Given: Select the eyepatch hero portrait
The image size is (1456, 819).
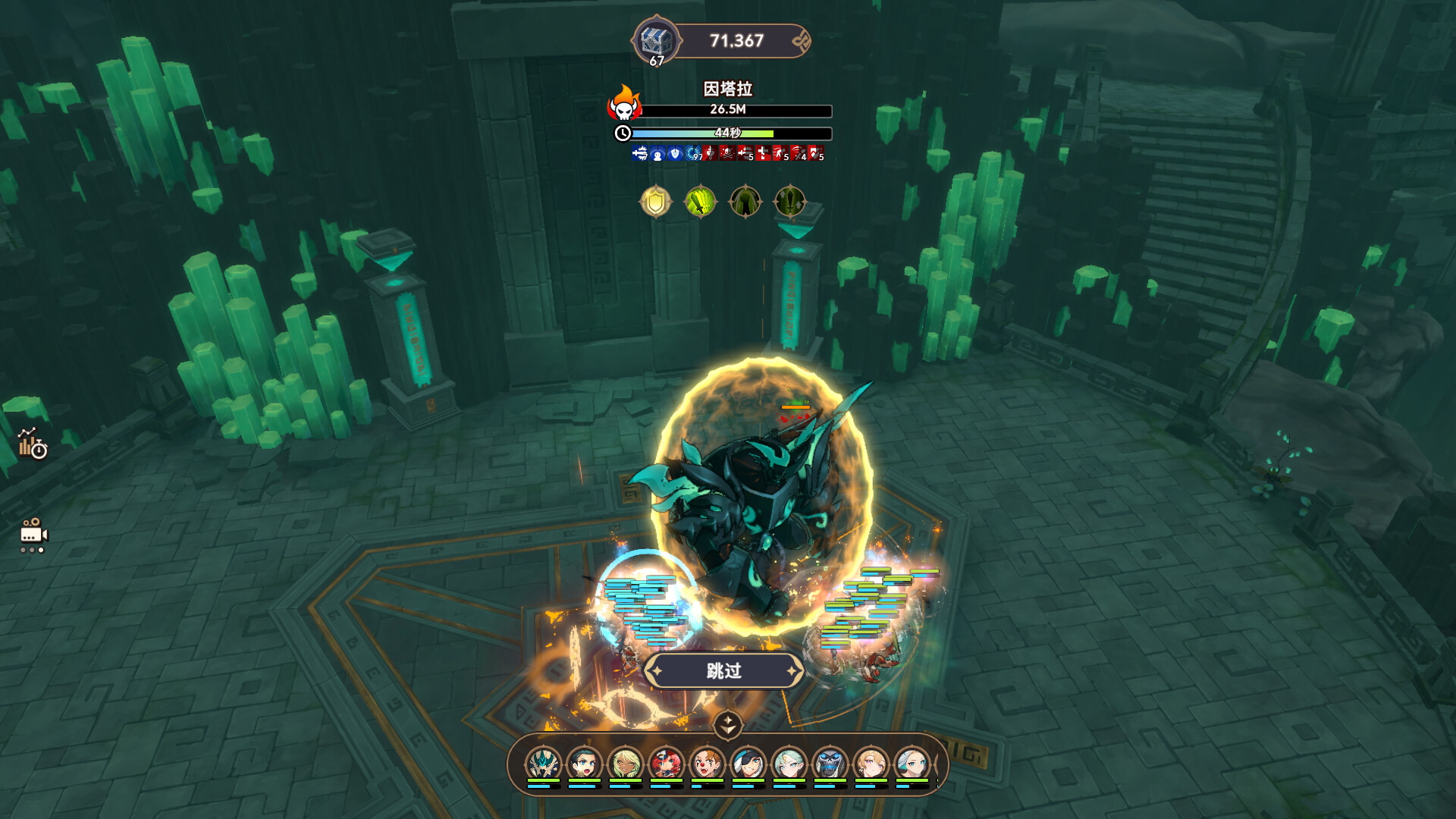Looking at the screenshot, I should (x=748, y=763).
